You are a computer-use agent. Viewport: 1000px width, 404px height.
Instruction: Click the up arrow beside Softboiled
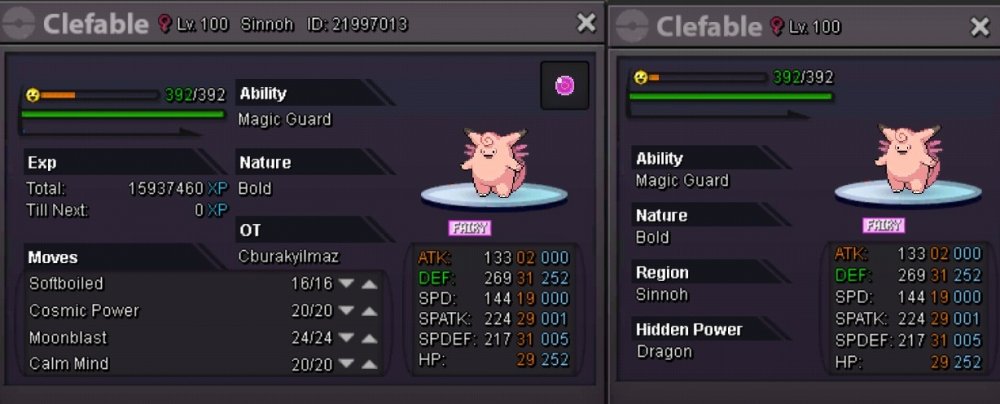pos(370,284)
